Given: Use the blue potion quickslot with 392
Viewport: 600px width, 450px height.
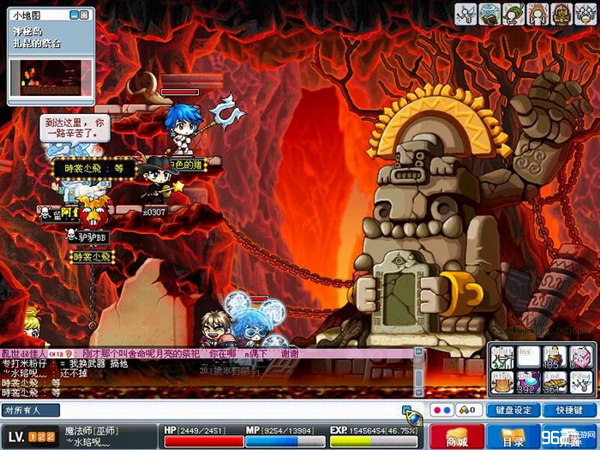Looking at the screenshot, I should (528, 380).
